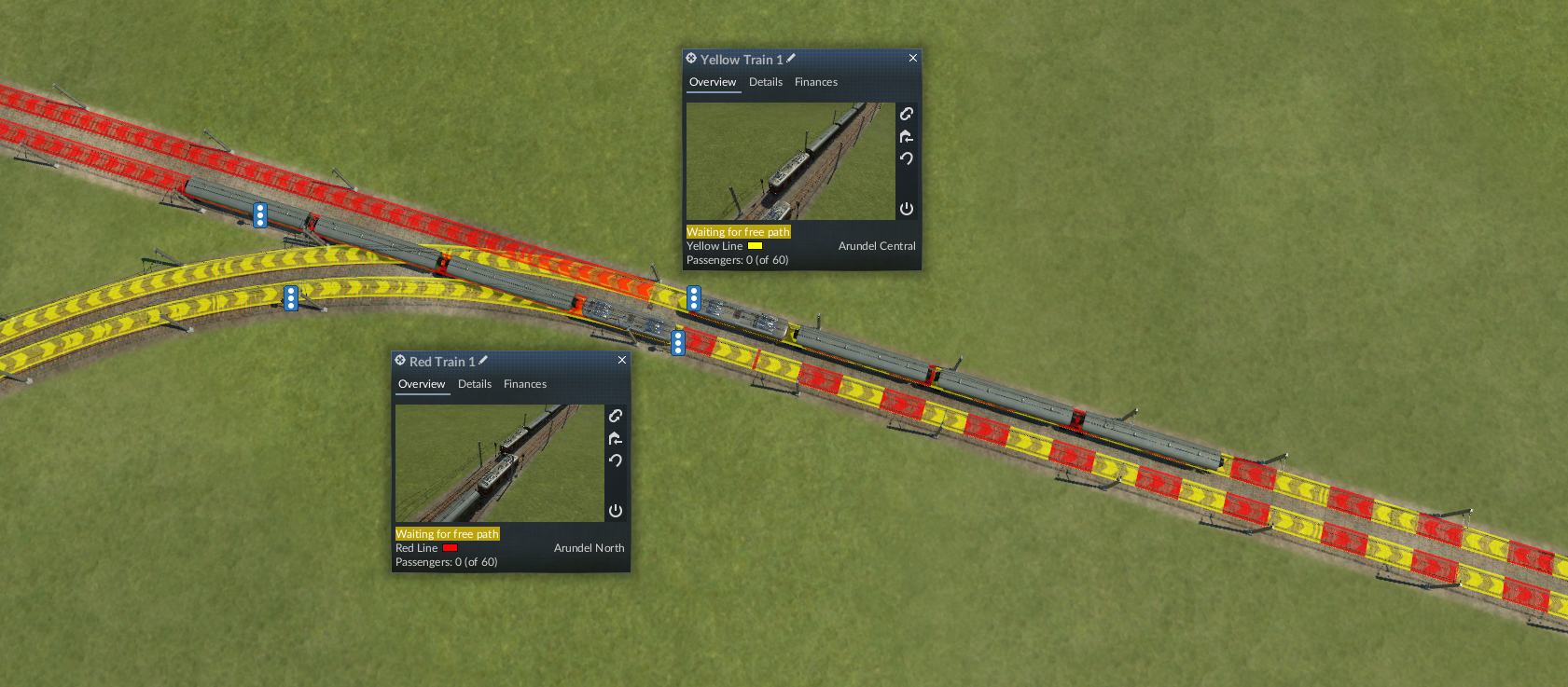Show Finances tab in Red Train 1 window
Viewport: 1568px width, 687px height.
[525, 384]
